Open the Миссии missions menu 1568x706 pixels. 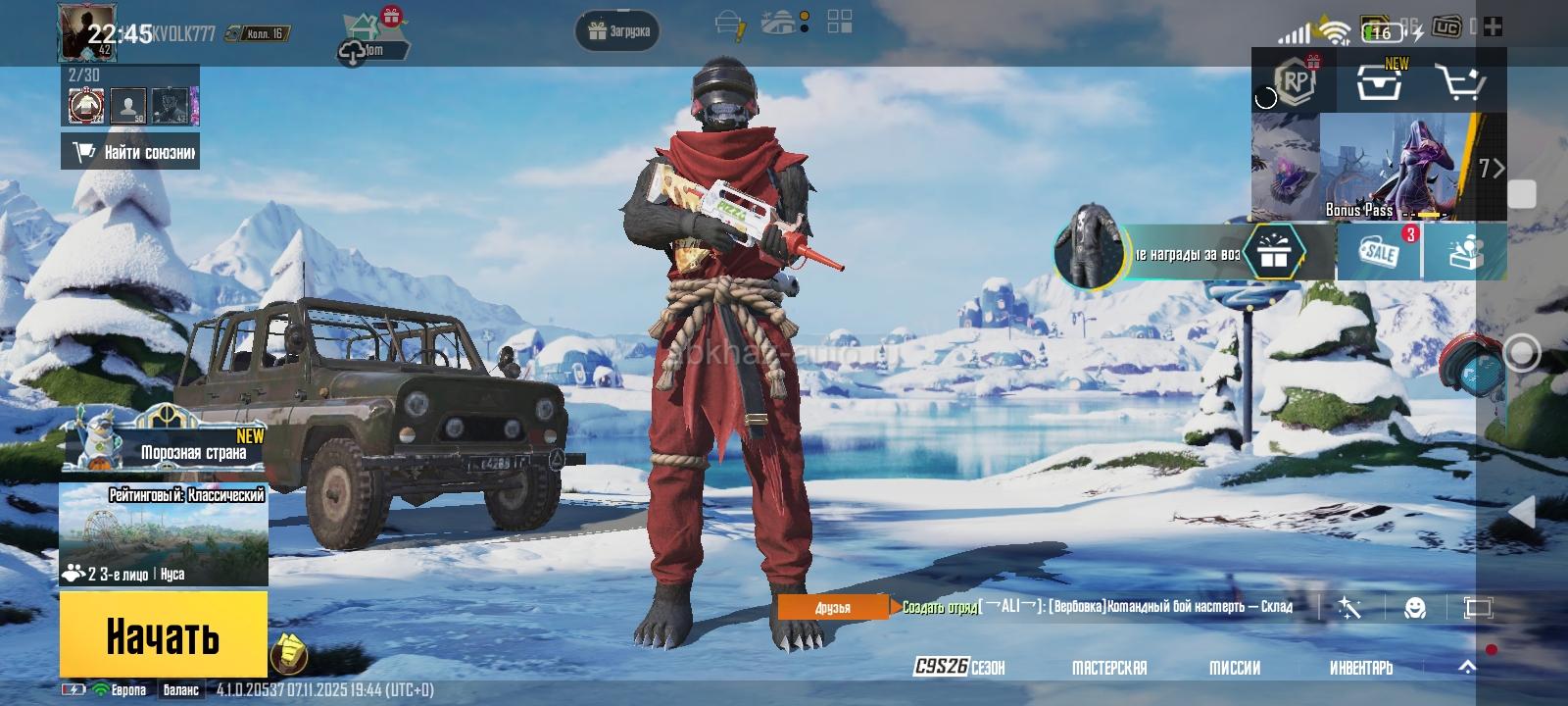[x=1235, y=668]
